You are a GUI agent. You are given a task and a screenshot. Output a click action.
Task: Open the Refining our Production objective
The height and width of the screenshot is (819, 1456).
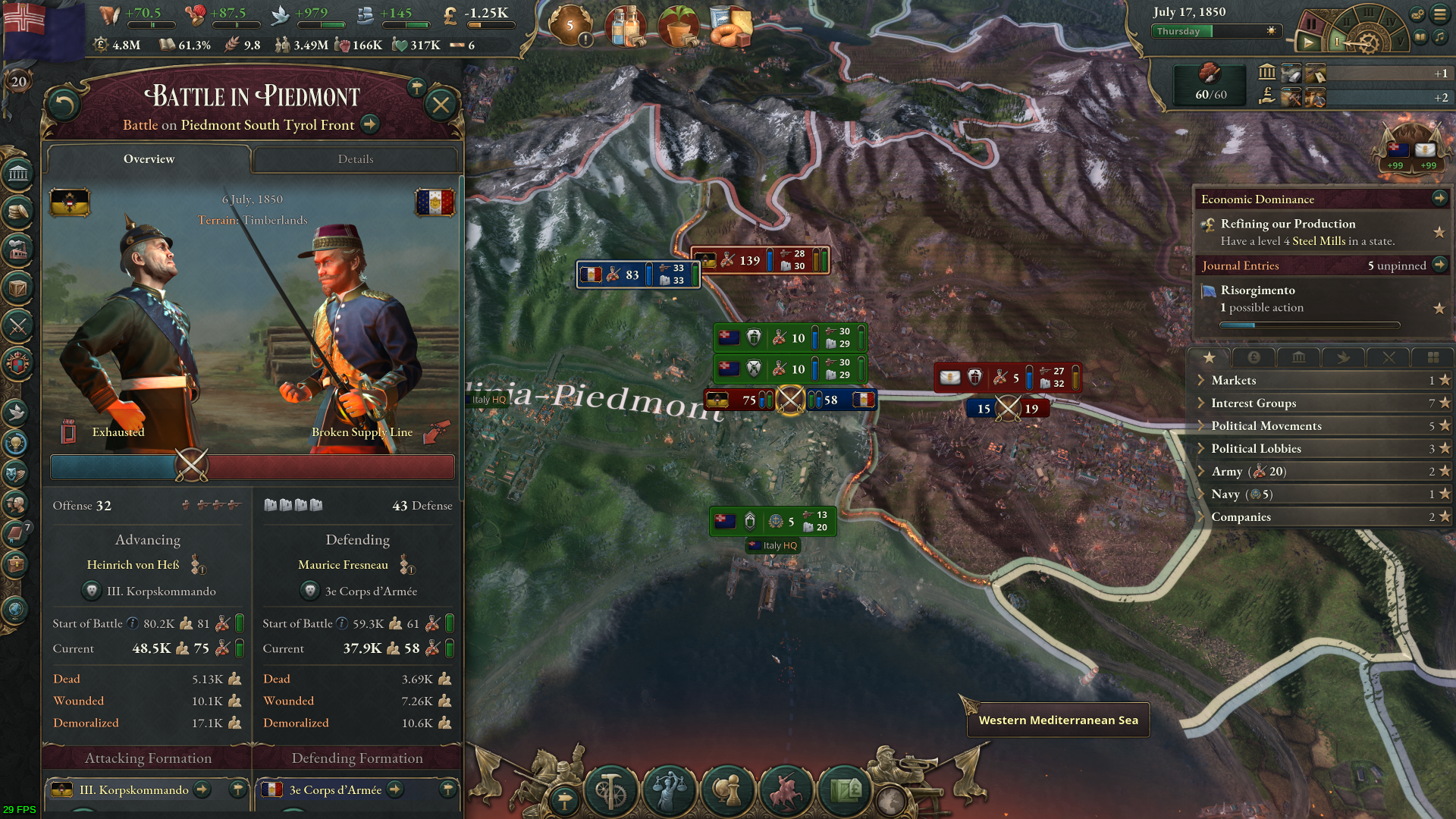click(x=1288, y=224)
